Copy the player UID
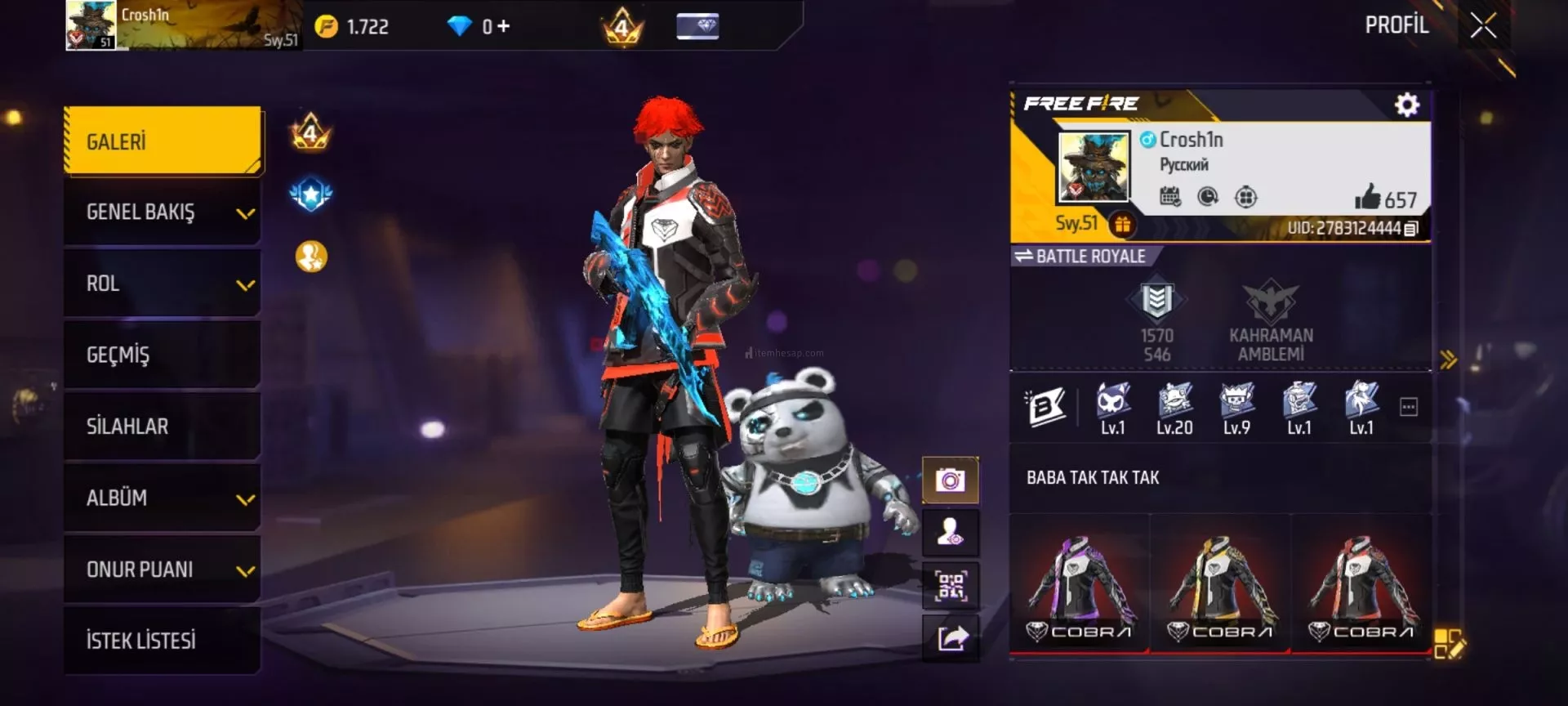This screenshot has height=706, width=1568. 1411,229
